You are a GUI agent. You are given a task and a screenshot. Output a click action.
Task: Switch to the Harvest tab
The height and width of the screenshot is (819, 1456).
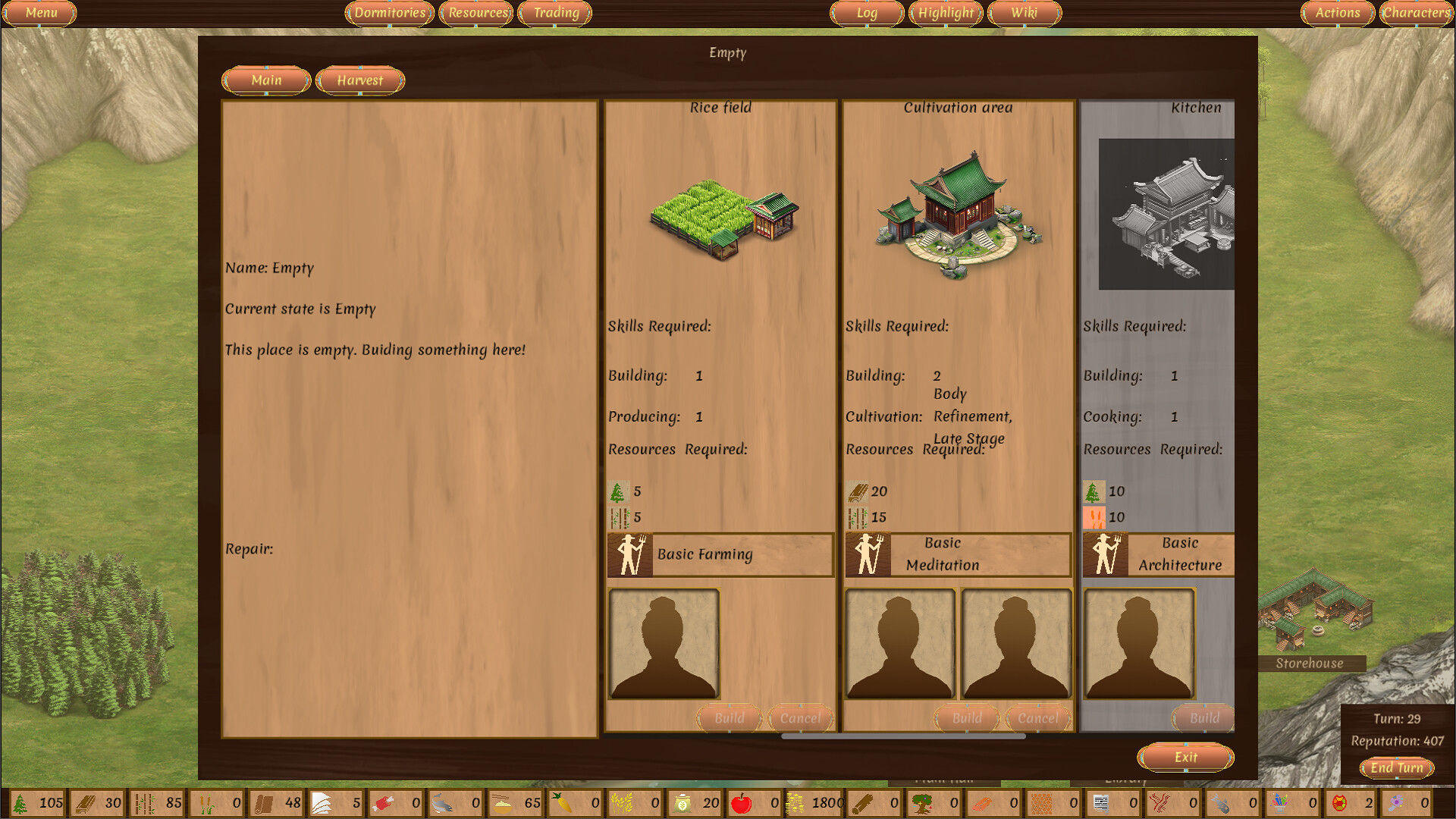[x=359, y=80]
